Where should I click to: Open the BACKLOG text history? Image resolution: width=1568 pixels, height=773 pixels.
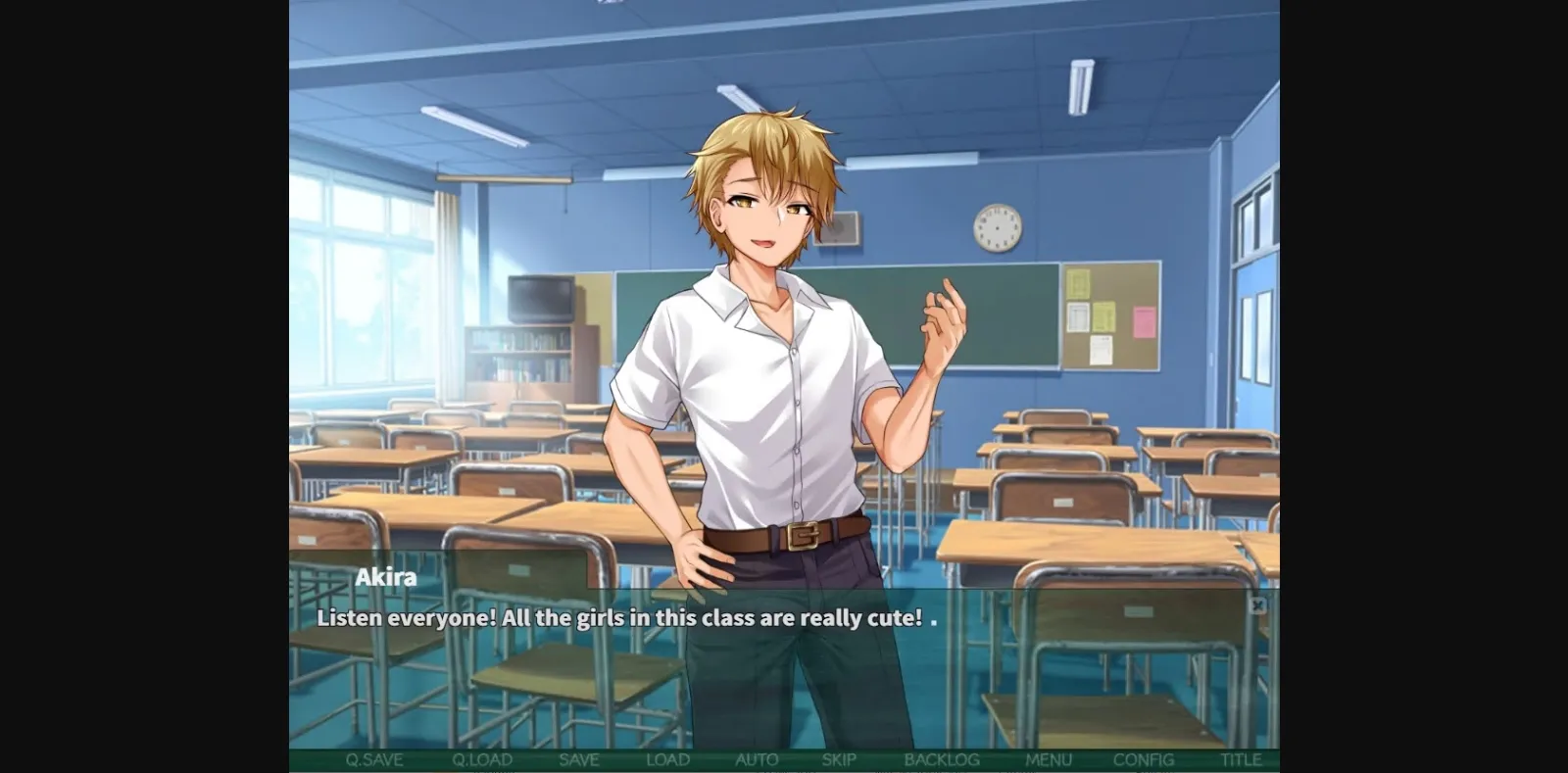pyautogui.click(x=942, y=759)
